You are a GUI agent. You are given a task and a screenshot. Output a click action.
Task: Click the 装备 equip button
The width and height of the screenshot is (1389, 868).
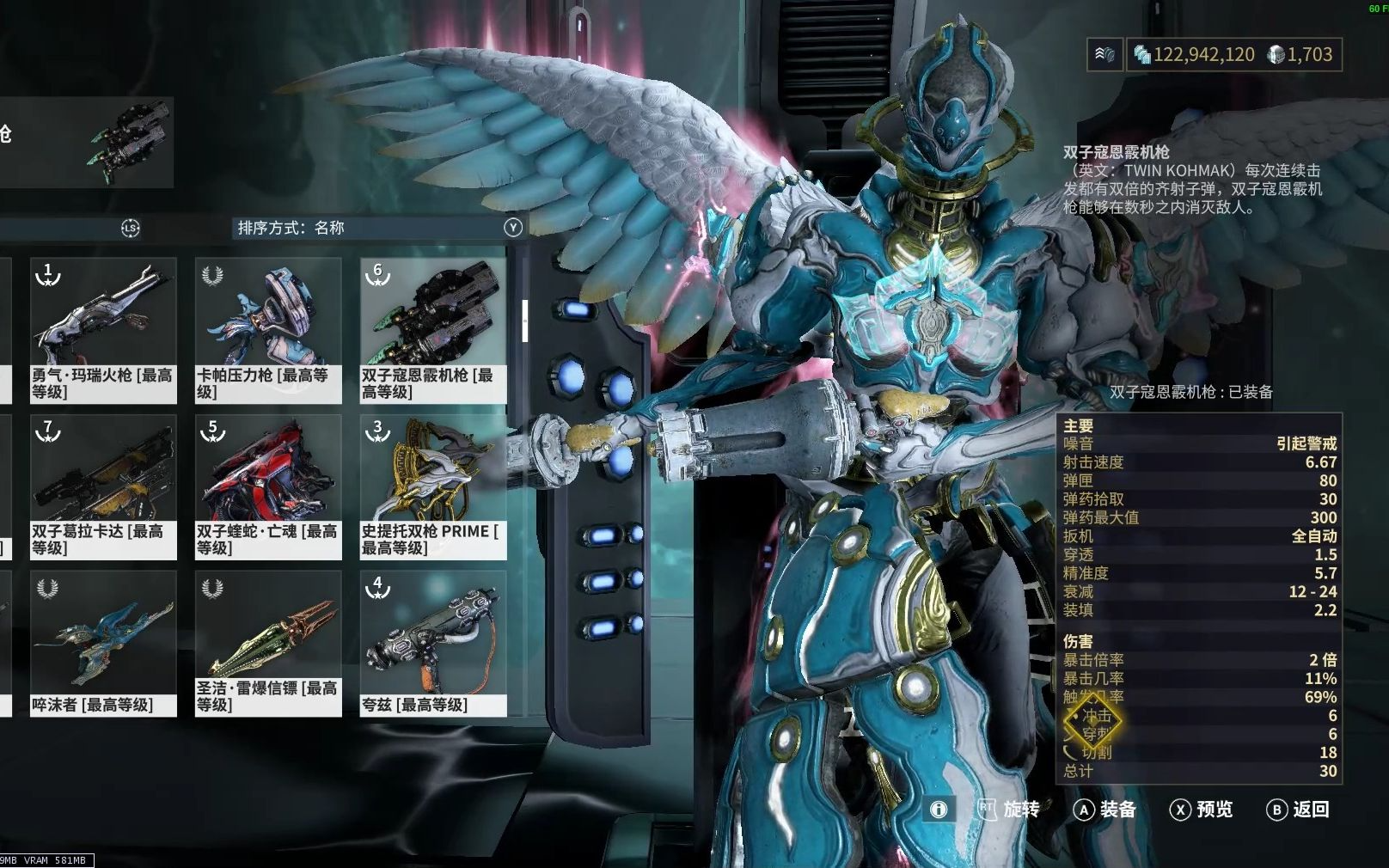pyautogui.click(x=1105, y=810)
